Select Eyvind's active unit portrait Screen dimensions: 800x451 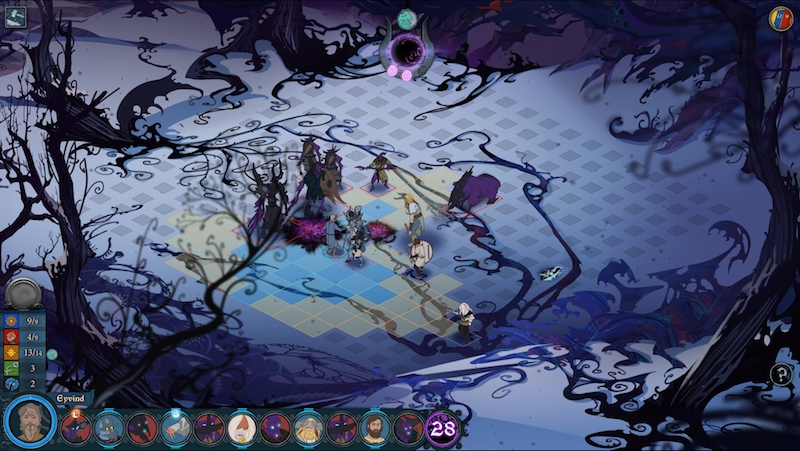pos(28,424)
